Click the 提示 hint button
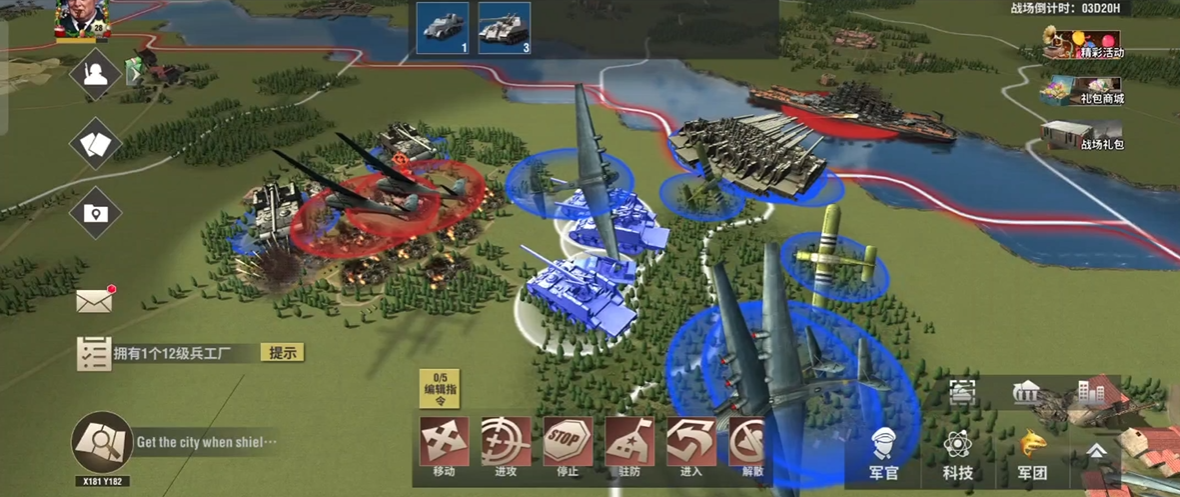The width and height of the screenshot is (1180, 497). pyautogui.click(x=282, y=352)
